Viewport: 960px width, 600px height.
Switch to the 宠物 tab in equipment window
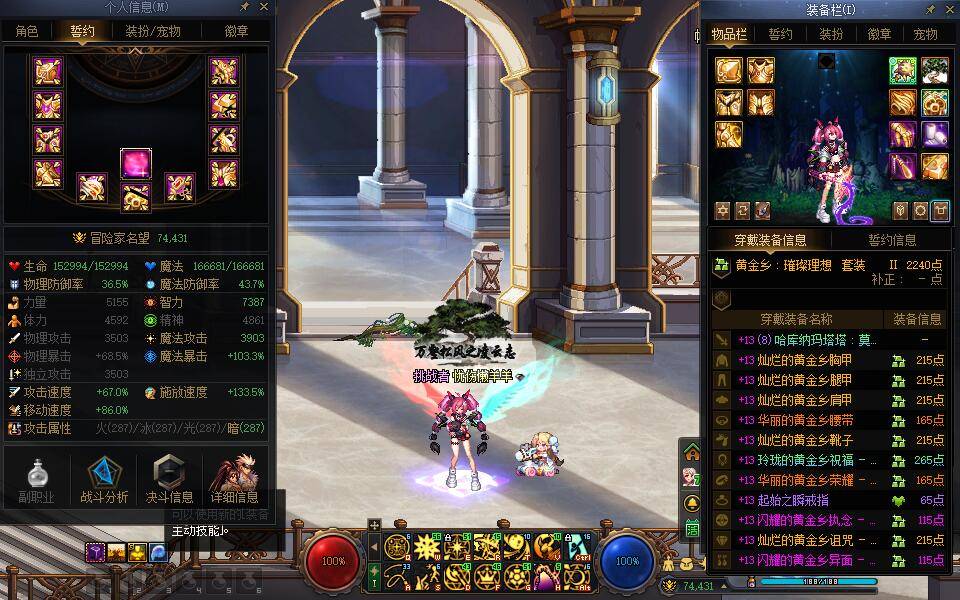pos(925,34)
